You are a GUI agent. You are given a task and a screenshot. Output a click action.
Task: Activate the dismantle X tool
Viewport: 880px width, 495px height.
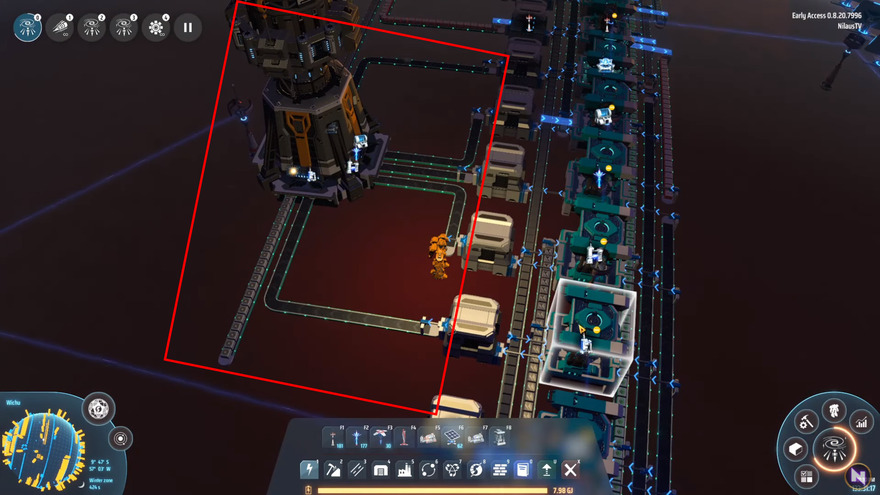click(571, 469)
